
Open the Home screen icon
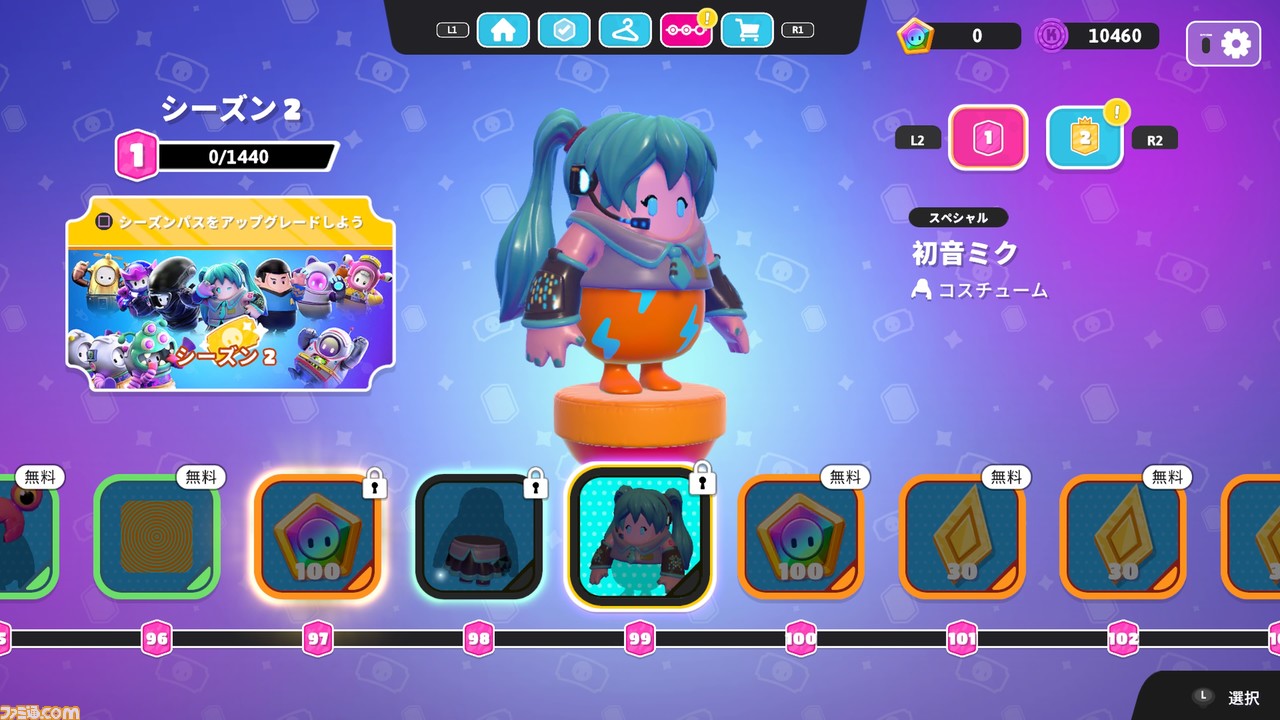pyautogui.click(x=504, y=30)
